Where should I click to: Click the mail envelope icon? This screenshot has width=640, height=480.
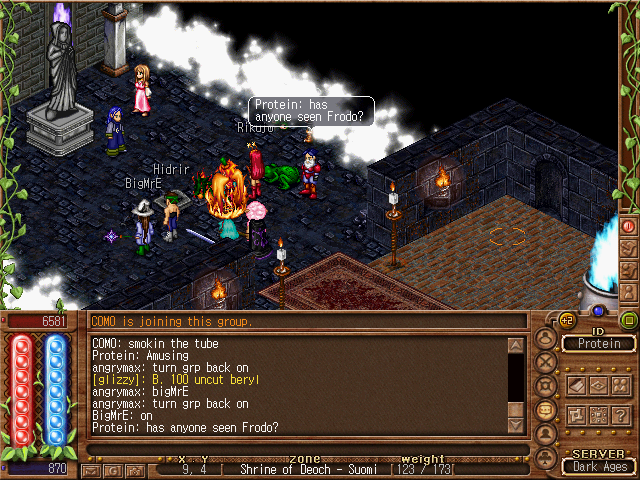click(x=91, y=470)
